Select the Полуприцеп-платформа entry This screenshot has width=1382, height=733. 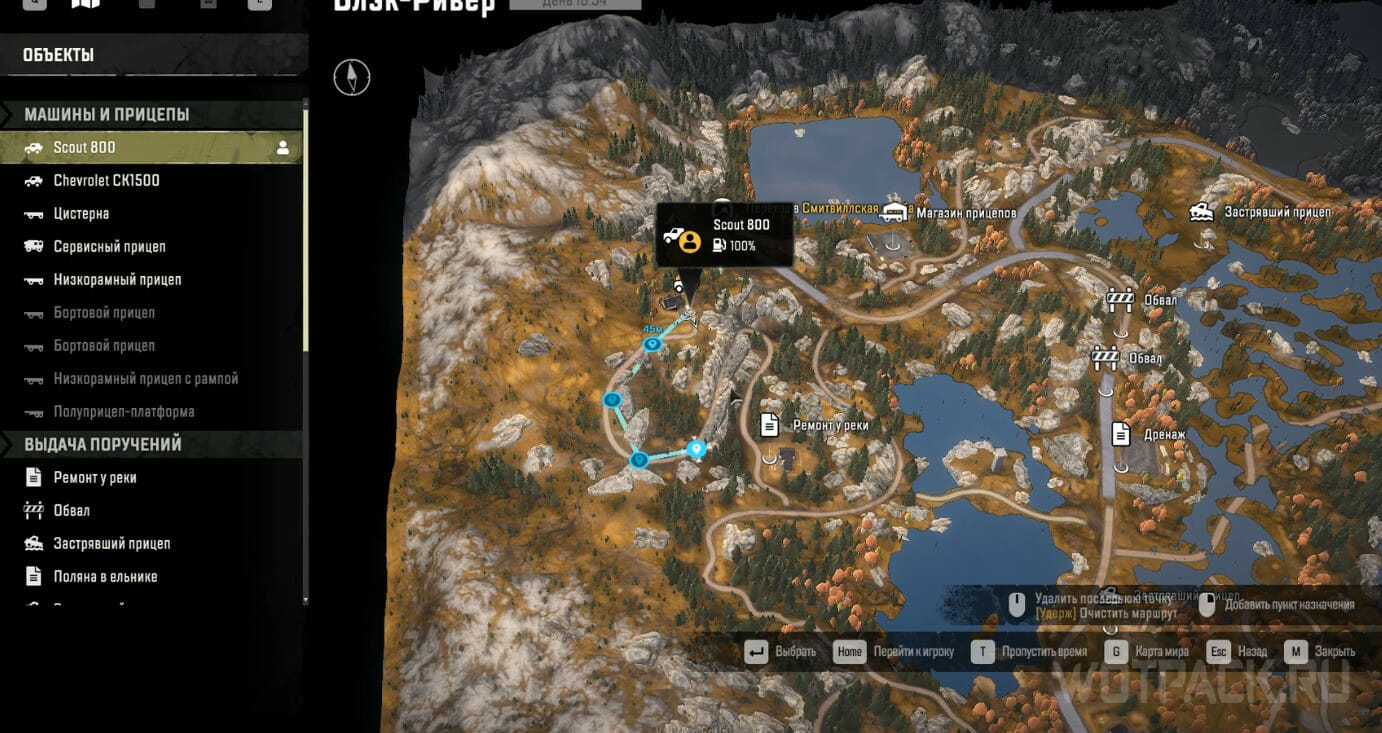click(124, 412)
